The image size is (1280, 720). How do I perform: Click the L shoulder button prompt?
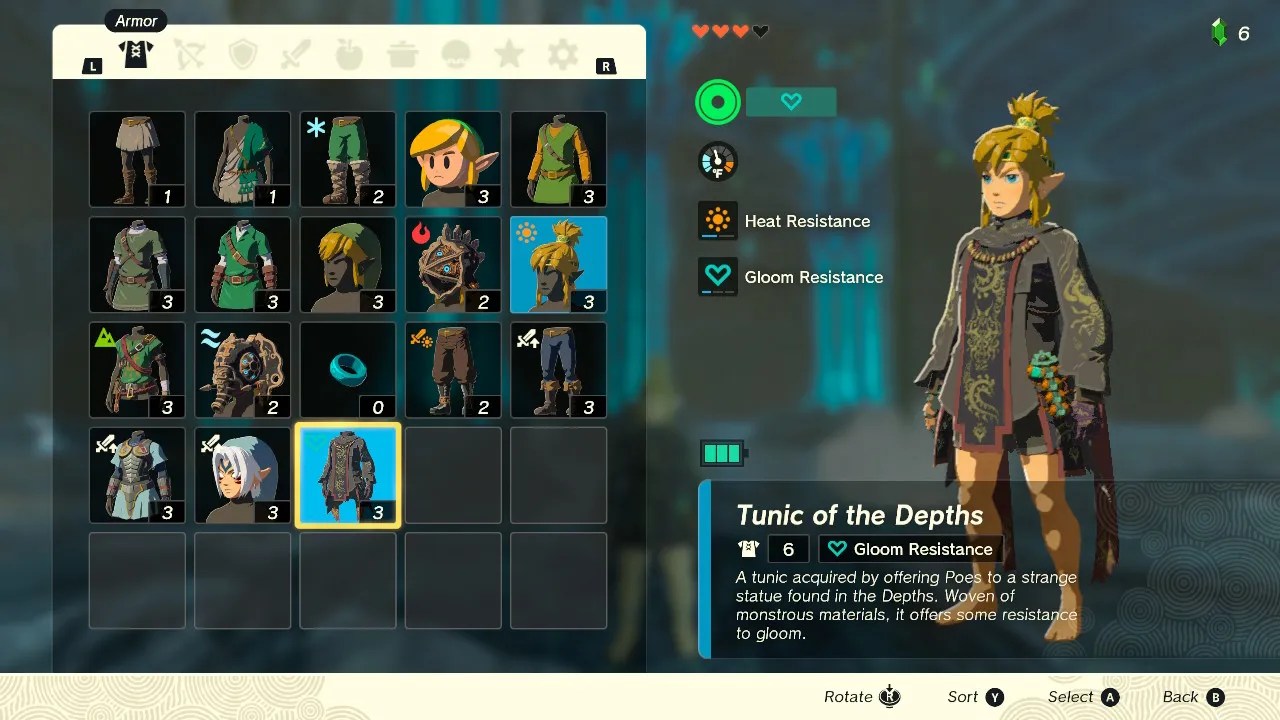pyautogui.click(x=92, y=65)
